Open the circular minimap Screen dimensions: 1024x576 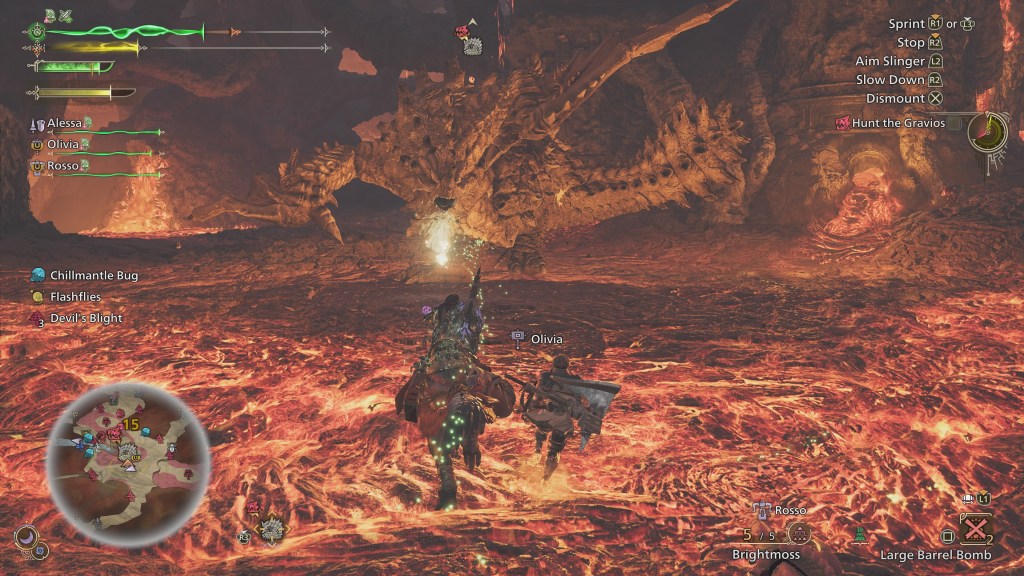(126, 464)
